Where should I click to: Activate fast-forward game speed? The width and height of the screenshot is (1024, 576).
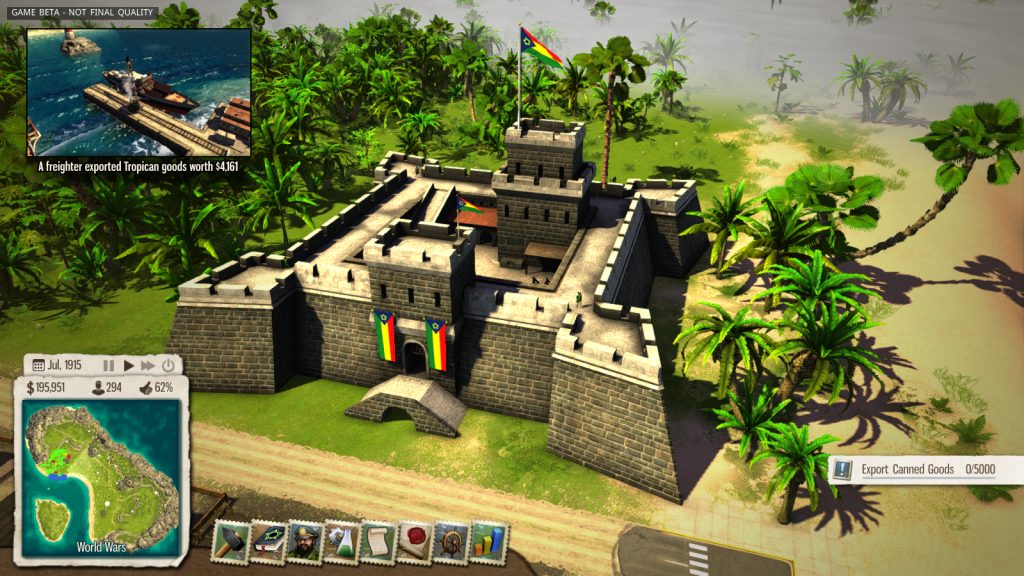148,366
